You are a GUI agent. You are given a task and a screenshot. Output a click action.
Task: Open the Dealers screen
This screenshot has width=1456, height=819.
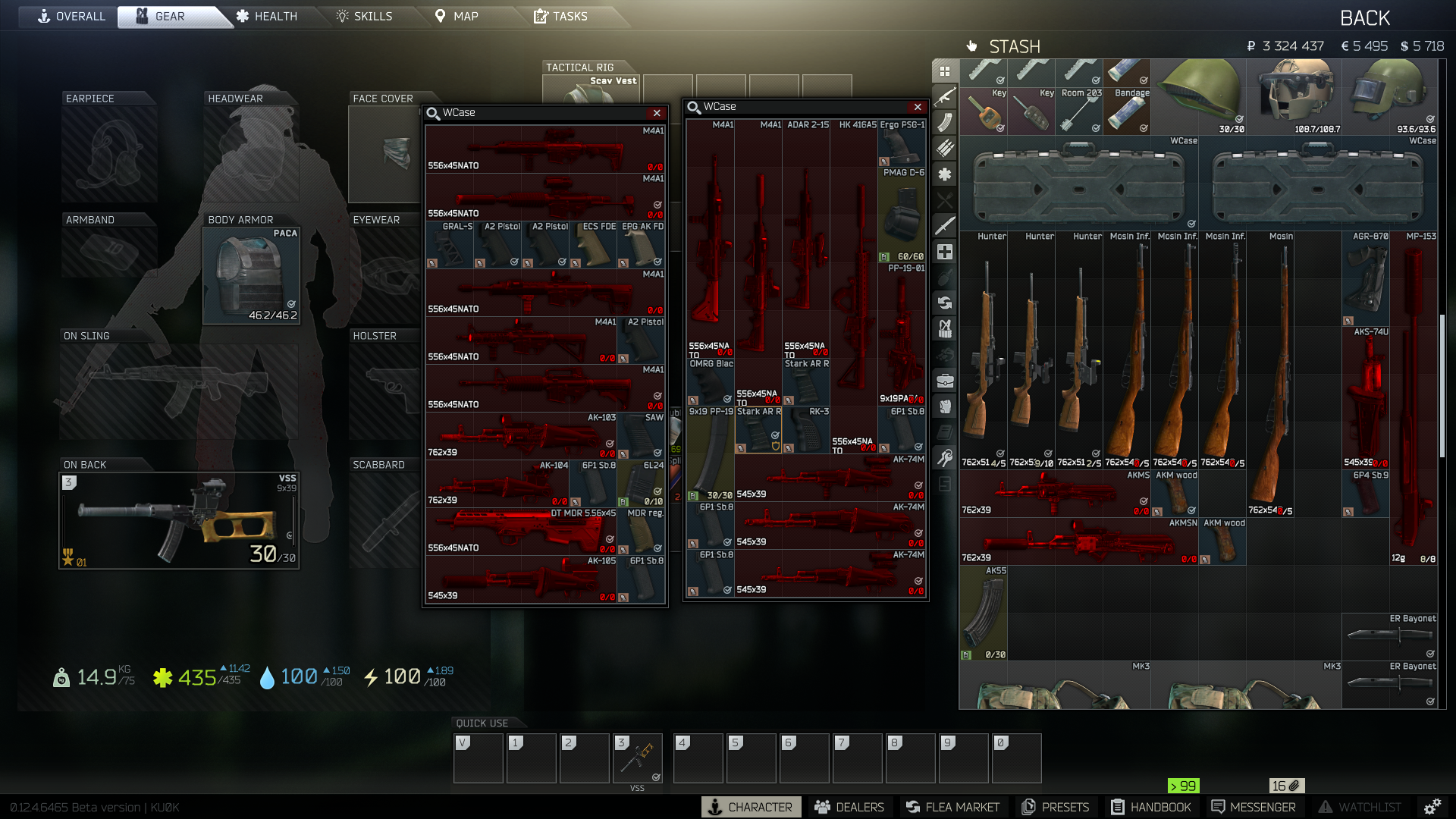[849, 807]
